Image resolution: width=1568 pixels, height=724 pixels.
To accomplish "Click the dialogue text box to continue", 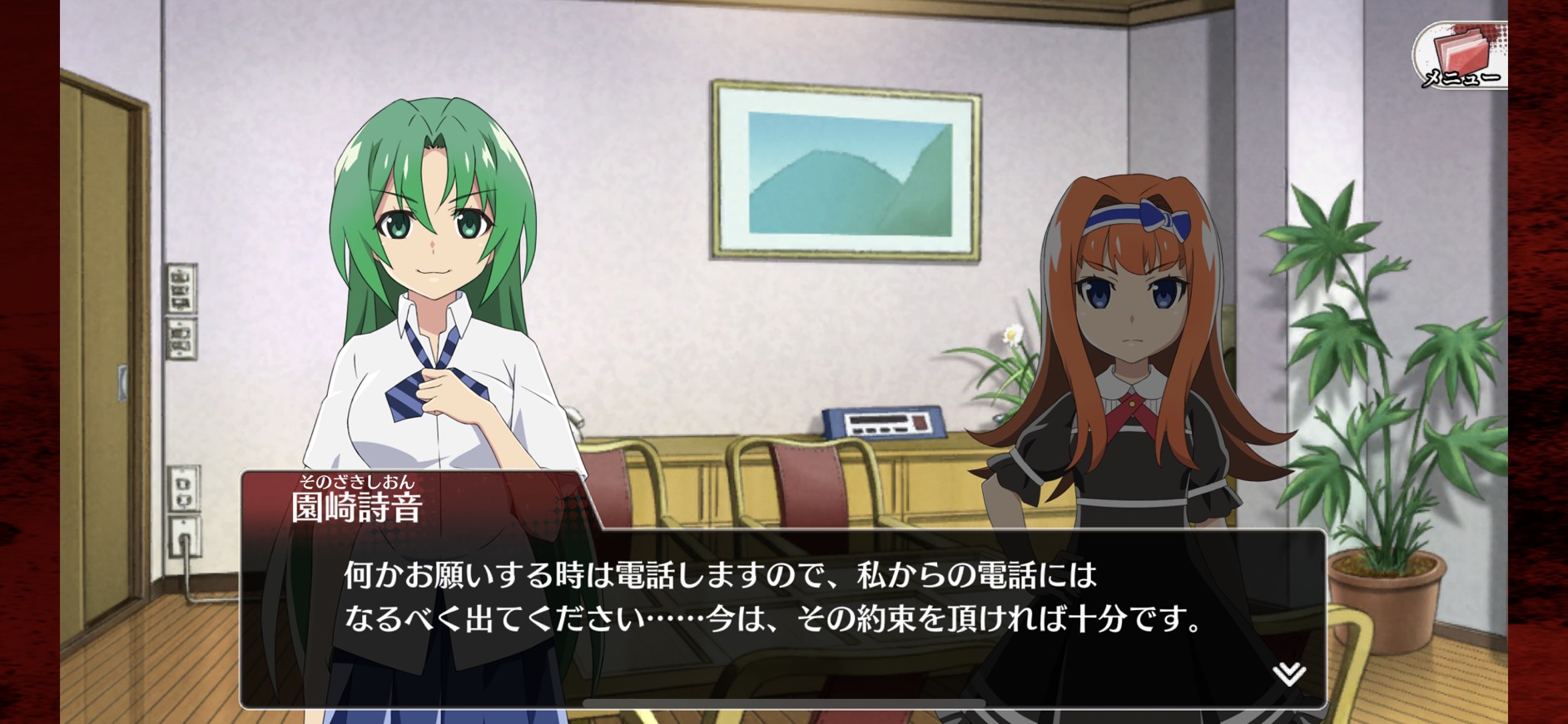I will [x=782, y=616].
